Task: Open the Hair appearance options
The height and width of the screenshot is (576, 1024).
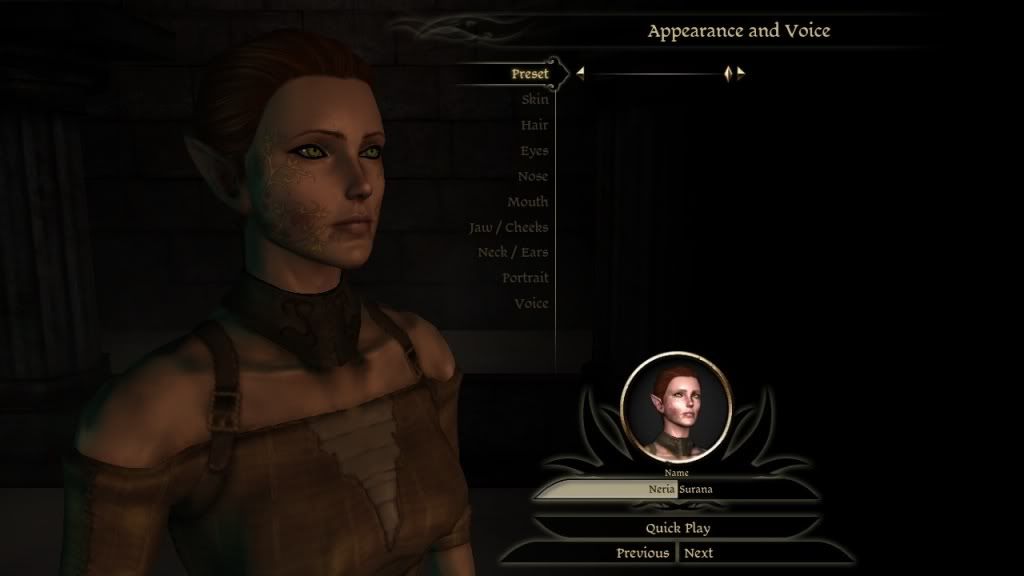Action: pyautogui.click(x=534, y=125)
